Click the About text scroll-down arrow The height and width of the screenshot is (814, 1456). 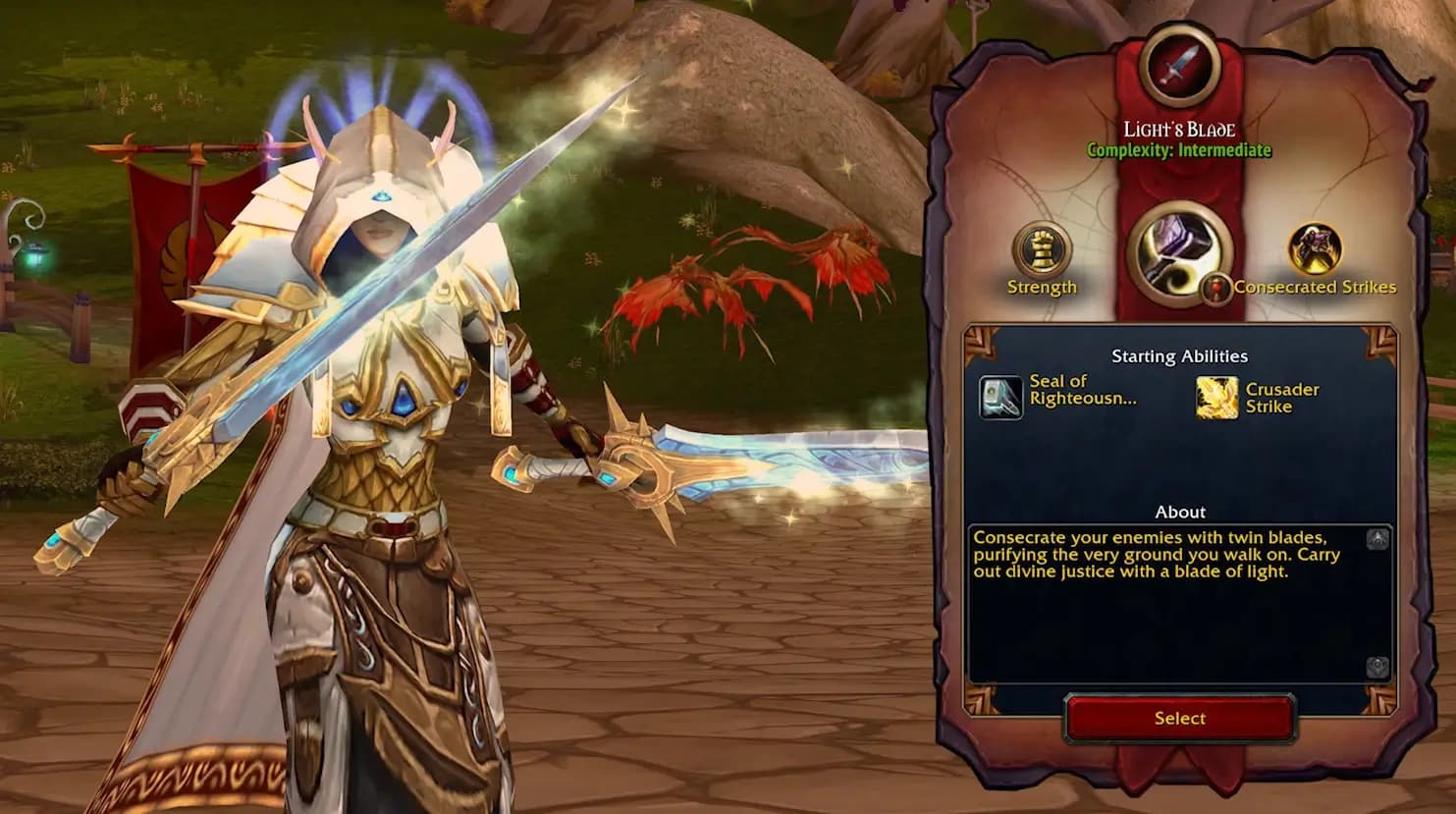pos(1377,668)
